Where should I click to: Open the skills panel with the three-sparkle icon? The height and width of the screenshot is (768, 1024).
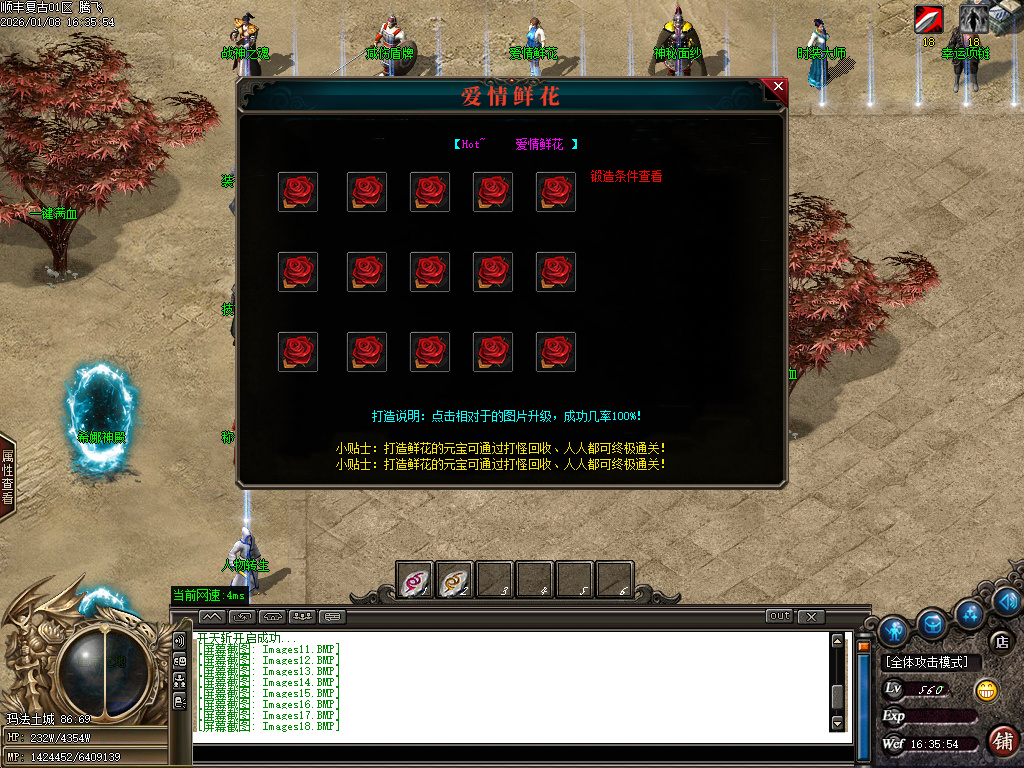(968, 611)
